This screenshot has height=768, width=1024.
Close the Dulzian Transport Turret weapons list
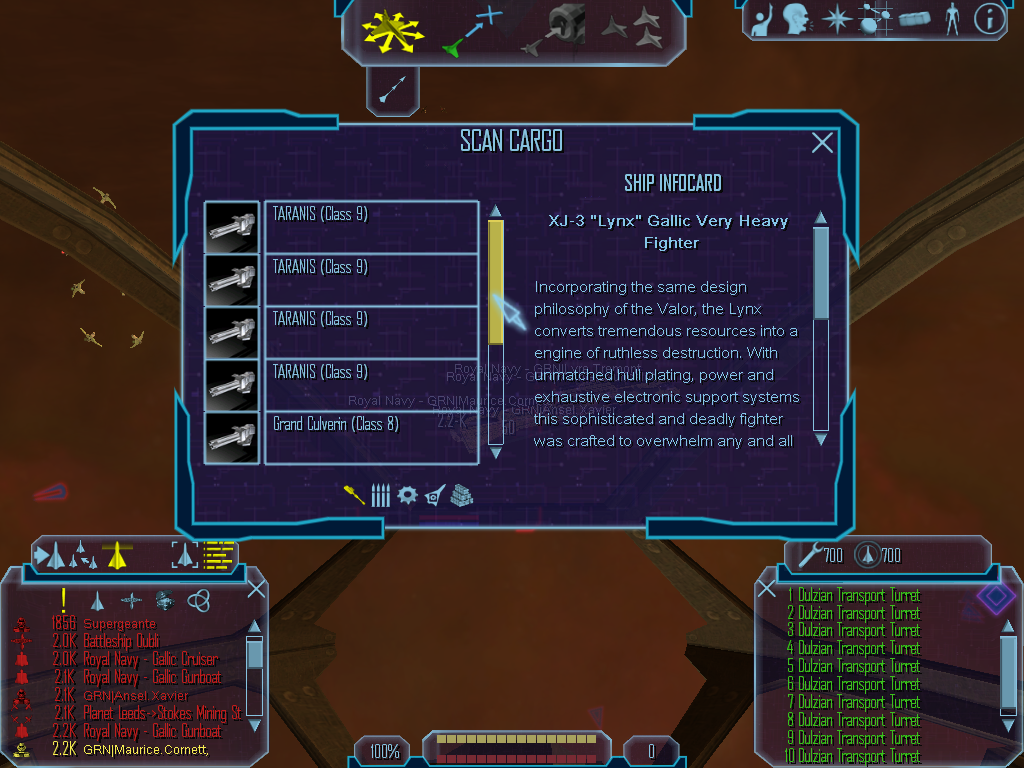767,588
